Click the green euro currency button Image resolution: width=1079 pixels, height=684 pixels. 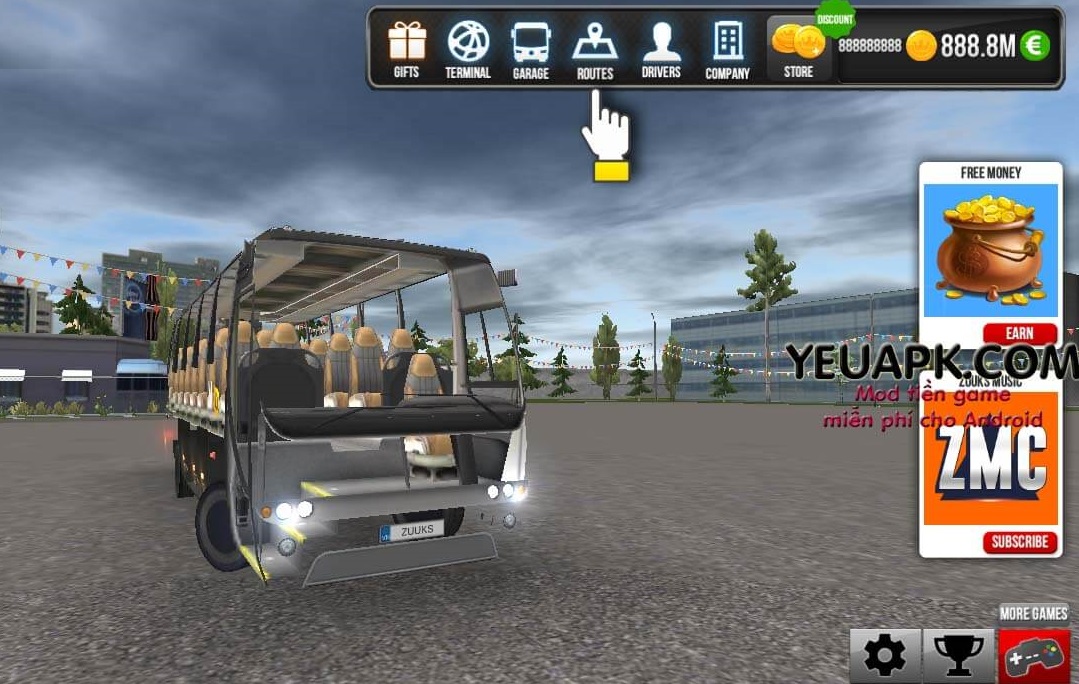[1035, 45]
